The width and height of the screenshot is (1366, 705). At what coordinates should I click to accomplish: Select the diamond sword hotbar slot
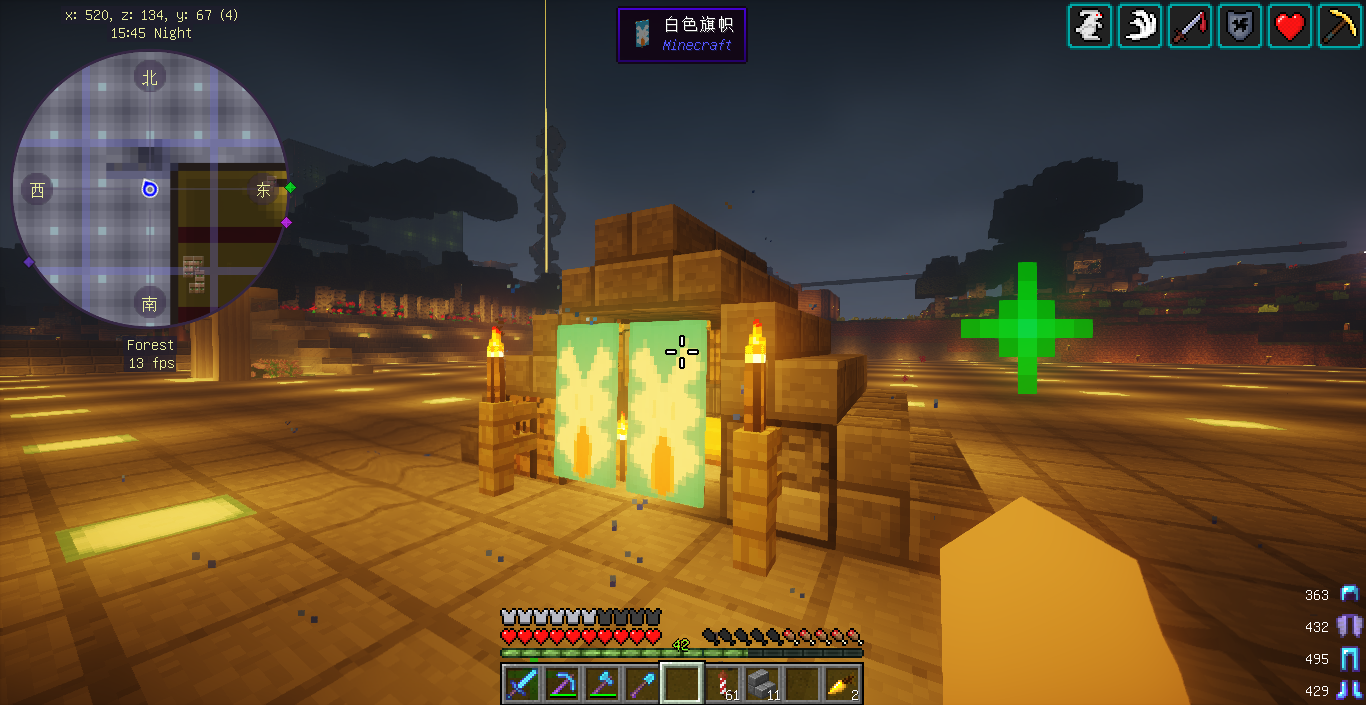coord(521,684)
